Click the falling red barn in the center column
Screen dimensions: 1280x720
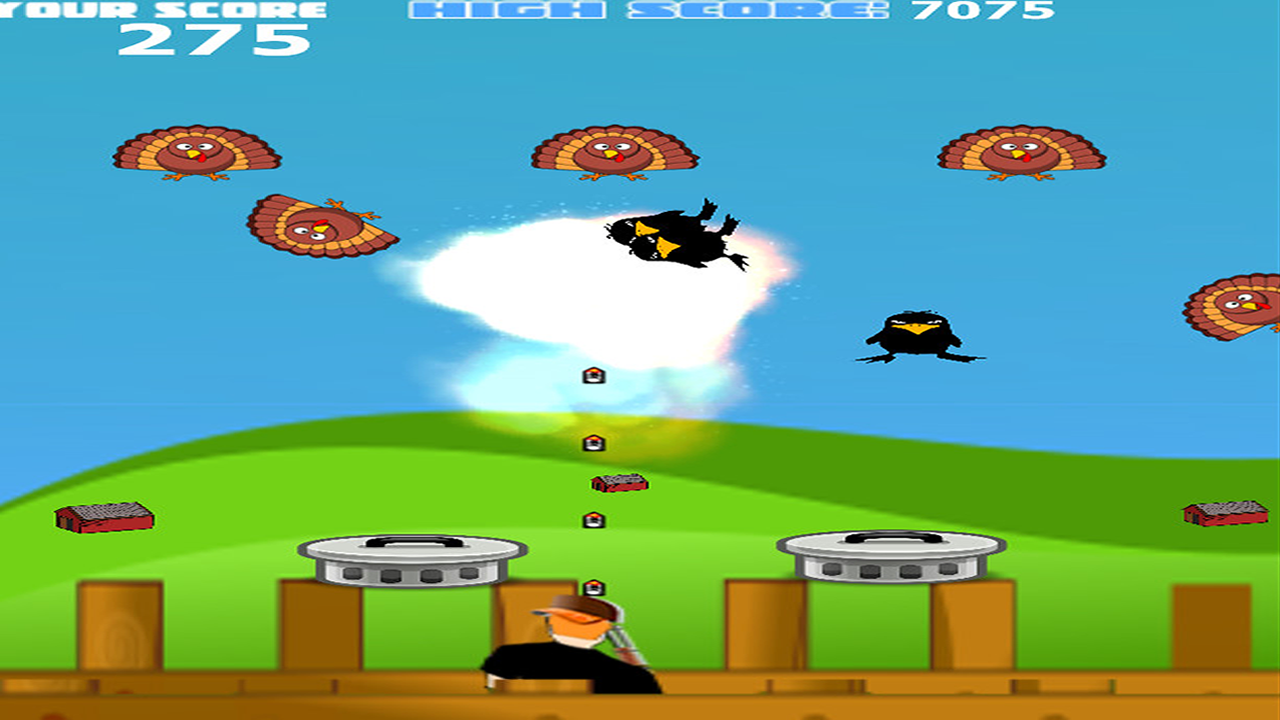pos(618,482)
